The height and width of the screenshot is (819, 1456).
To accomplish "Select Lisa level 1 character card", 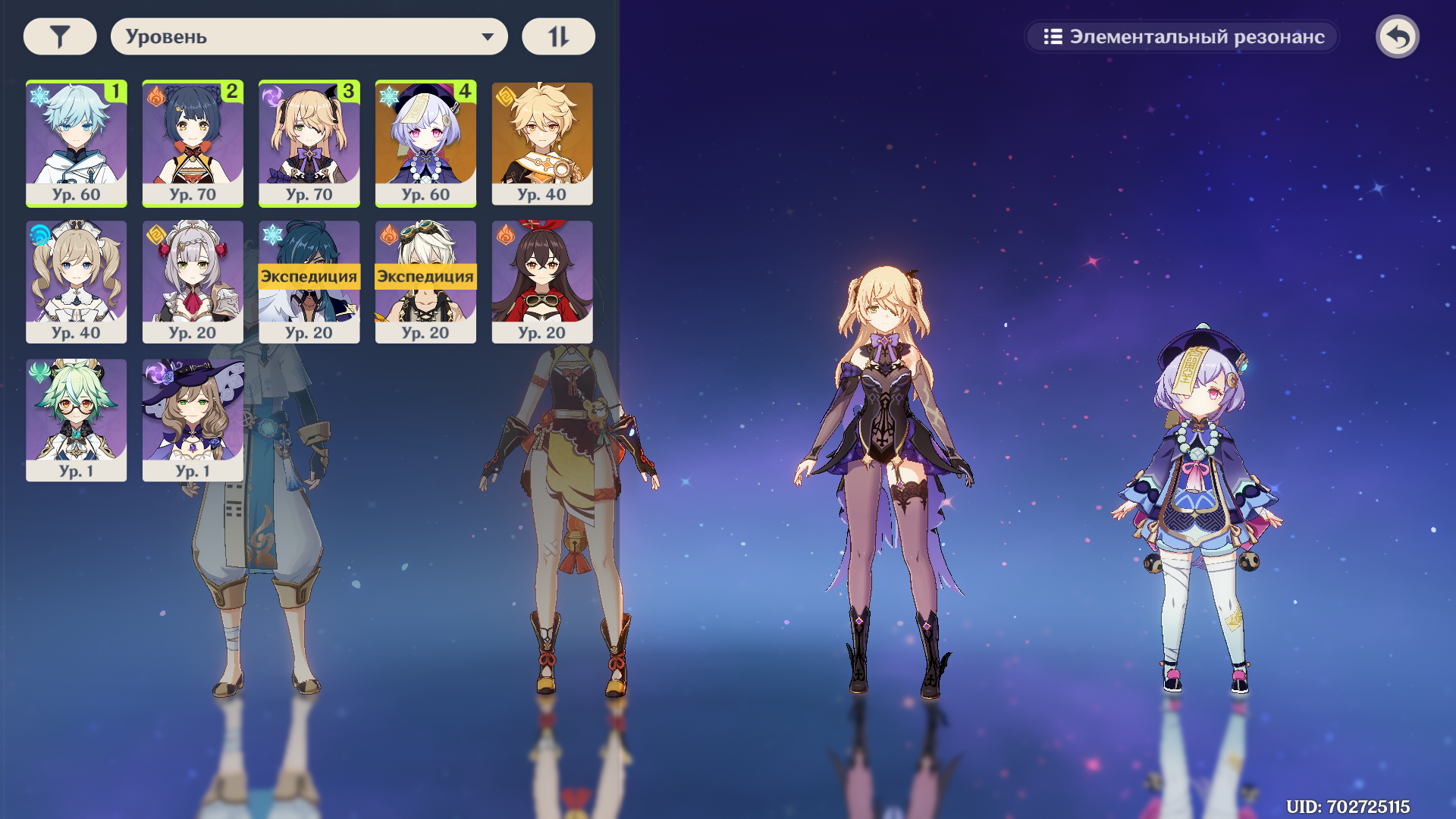I will [x=193, y=419].
